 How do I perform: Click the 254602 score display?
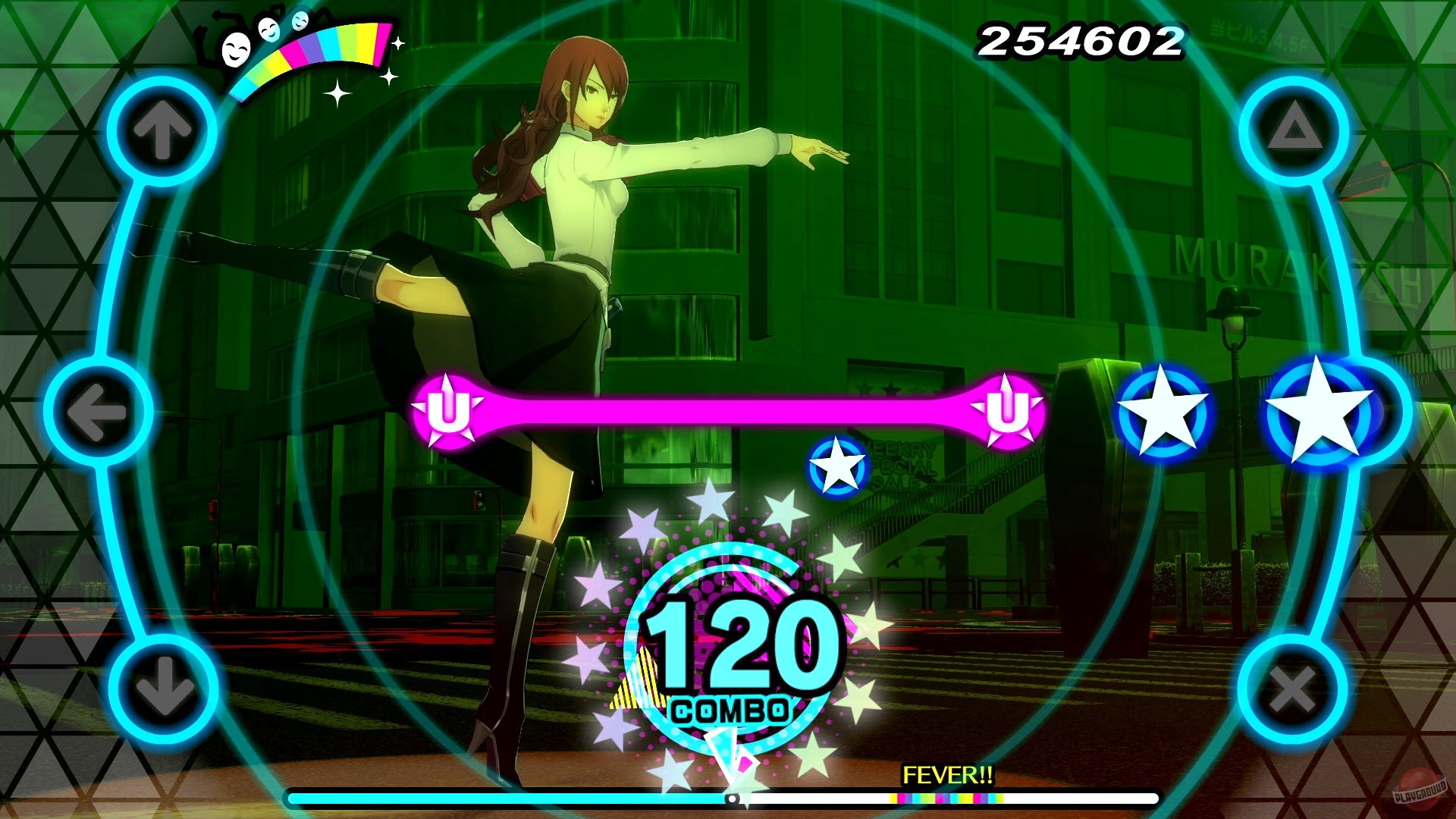pos(1080,39)
